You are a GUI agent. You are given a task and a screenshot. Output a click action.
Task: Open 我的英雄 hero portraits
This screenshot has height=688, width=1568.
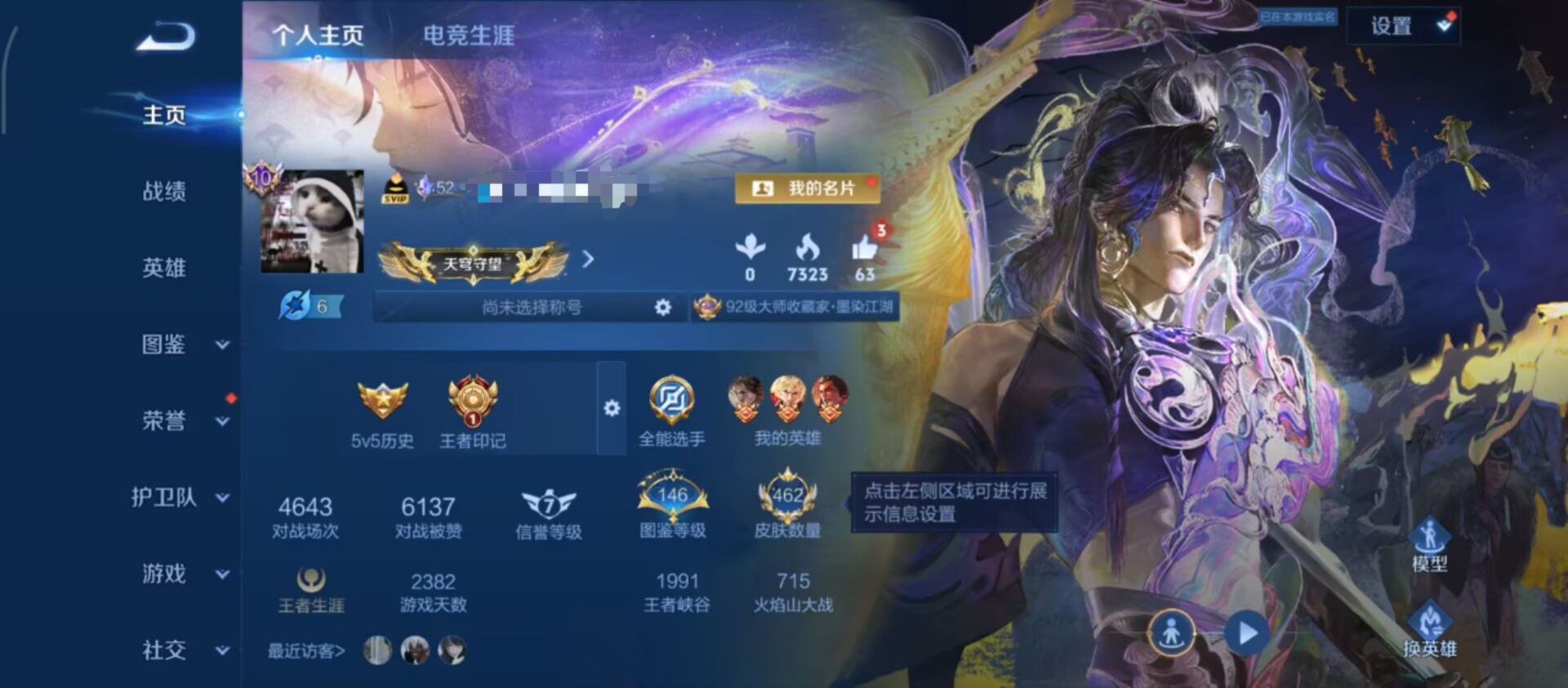[787, 411]
